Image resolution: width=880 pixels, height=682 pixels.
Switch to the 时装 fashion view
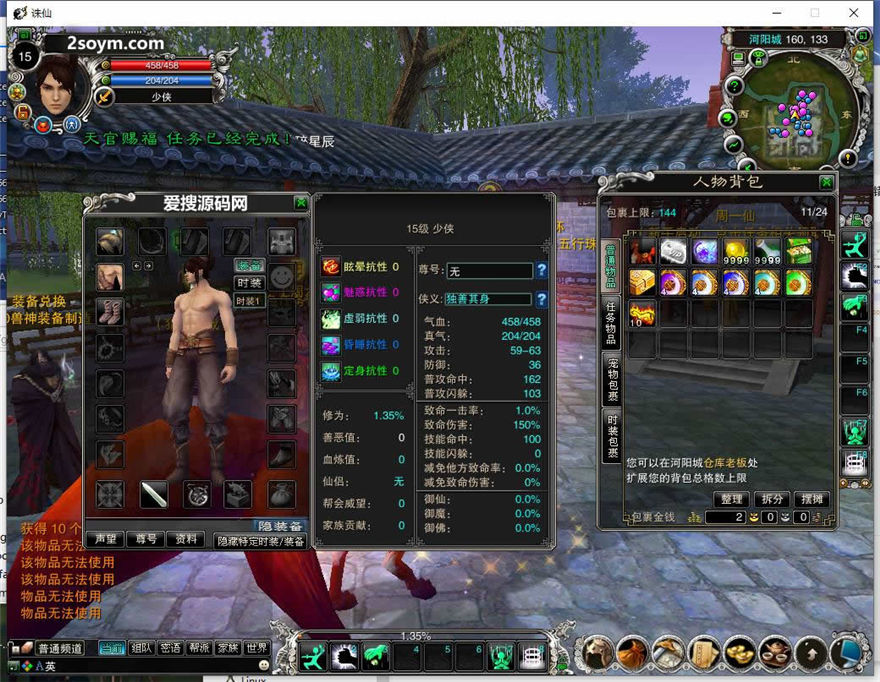click(x=249, y=283)
